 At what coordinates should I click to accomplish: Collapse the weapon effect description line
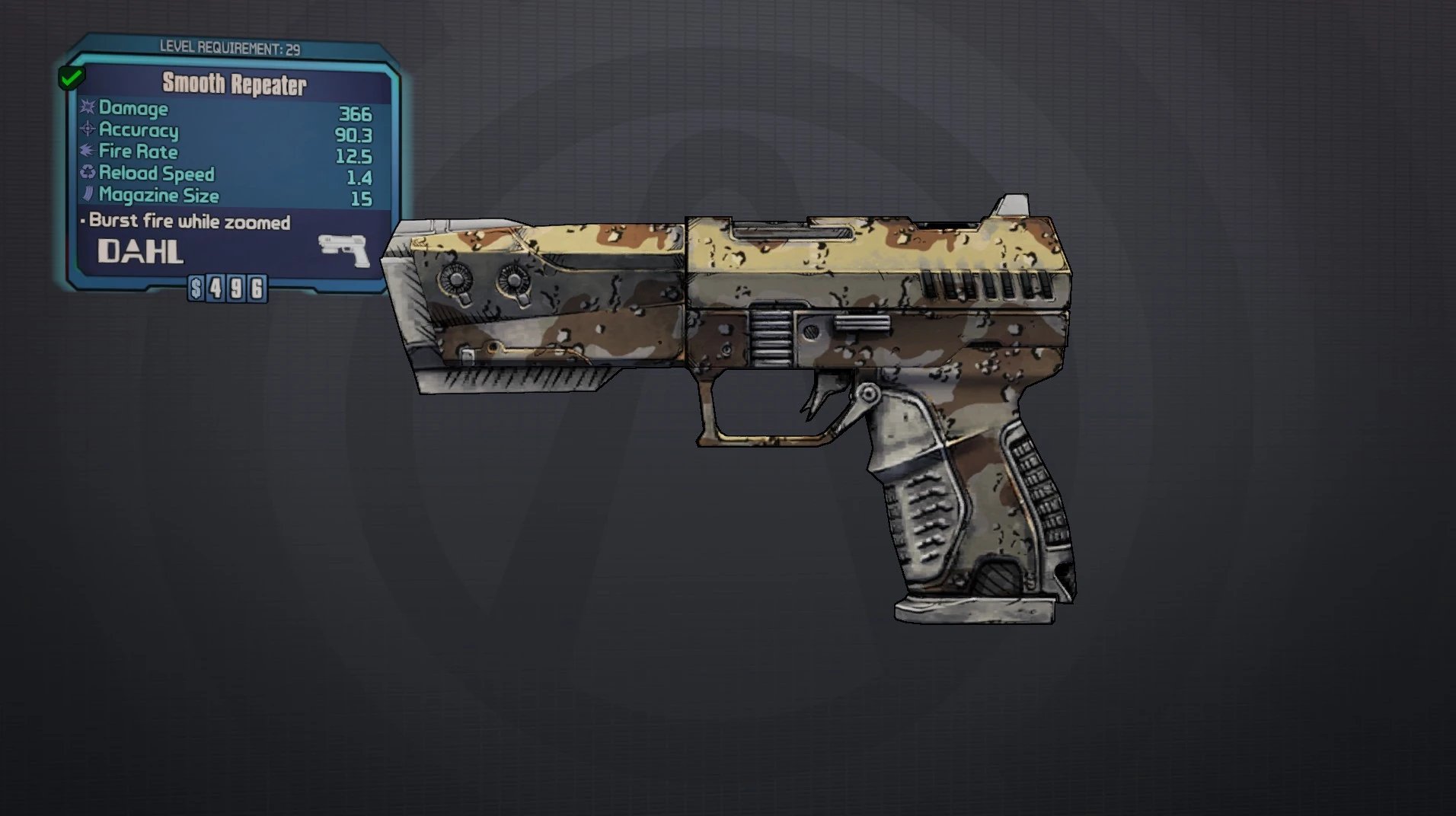(x=188, y=222)
